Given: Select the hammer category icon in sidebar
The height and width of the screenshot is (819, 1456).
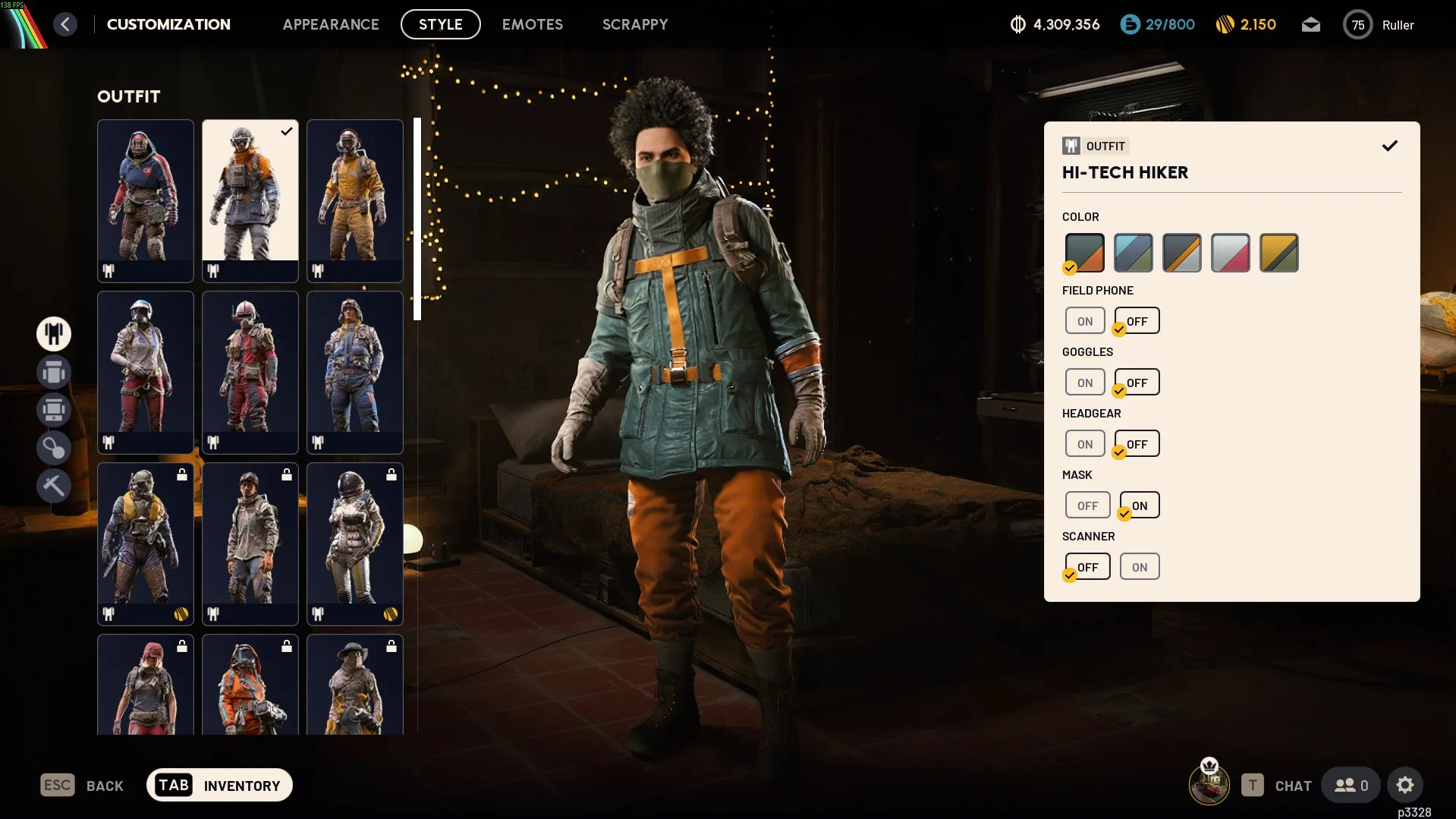Looking at the screenshot, I should [x=54, y=485].
